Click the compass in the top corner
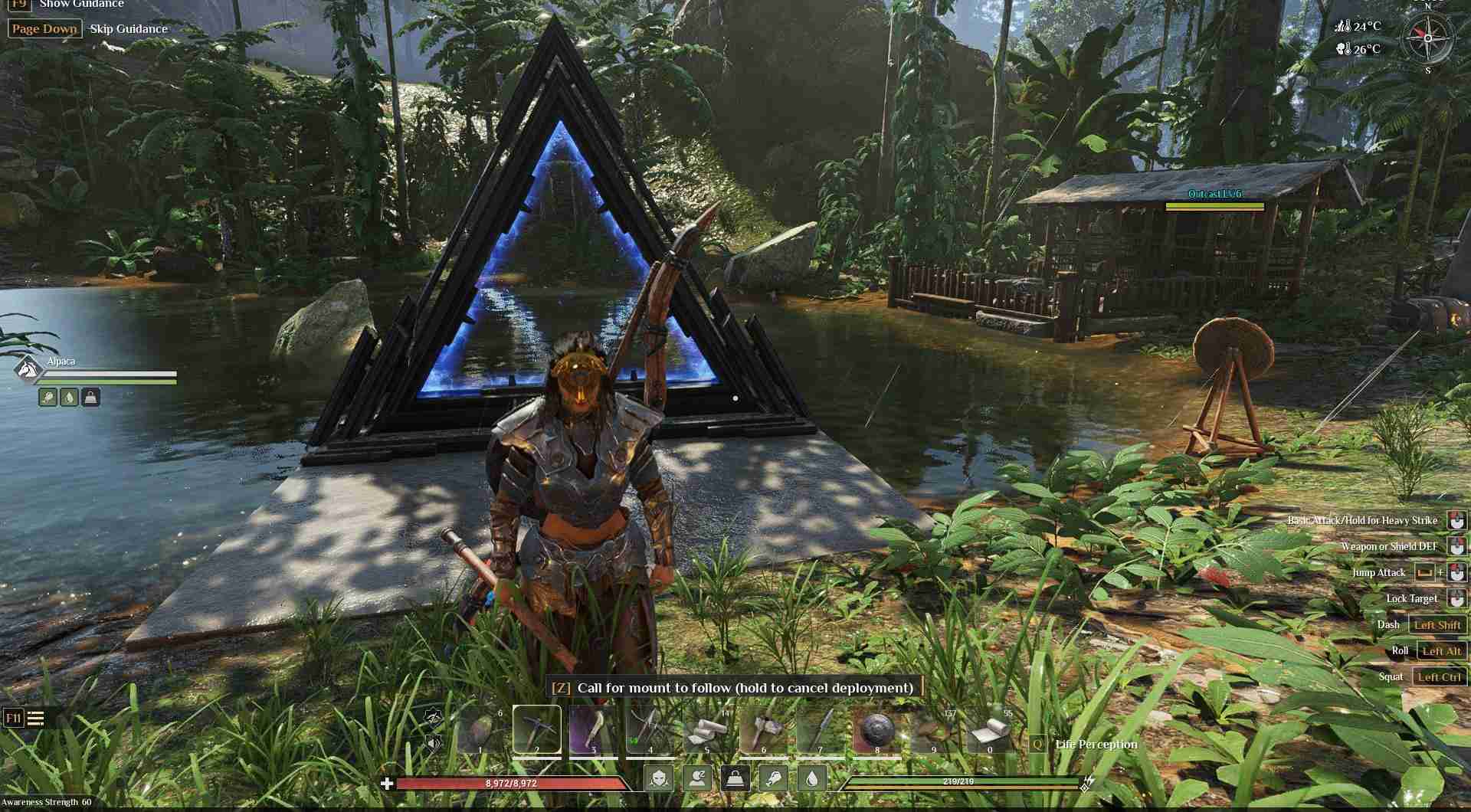 pos(1427,38)
